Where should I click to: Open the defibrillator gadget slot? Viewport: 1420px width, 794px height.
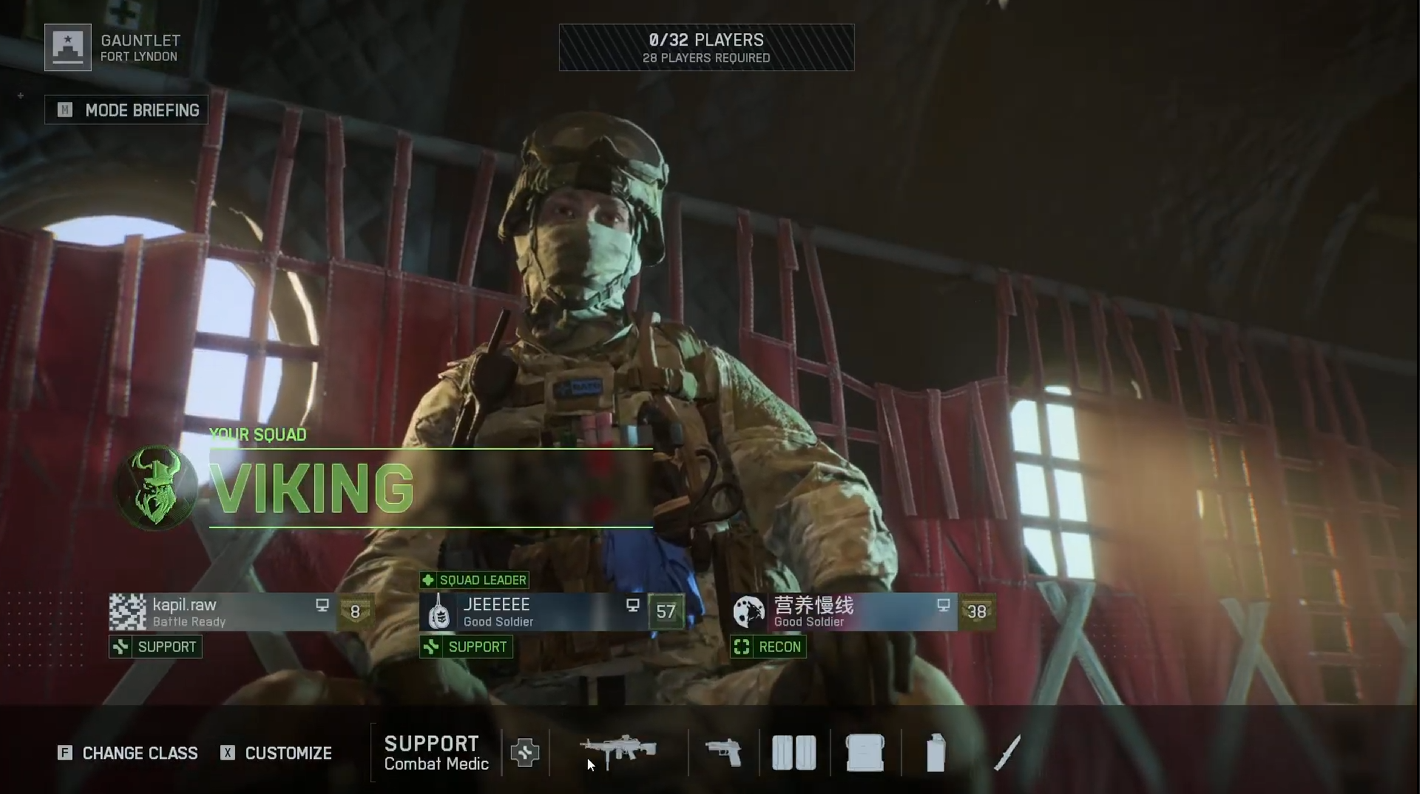click(793, 751)
